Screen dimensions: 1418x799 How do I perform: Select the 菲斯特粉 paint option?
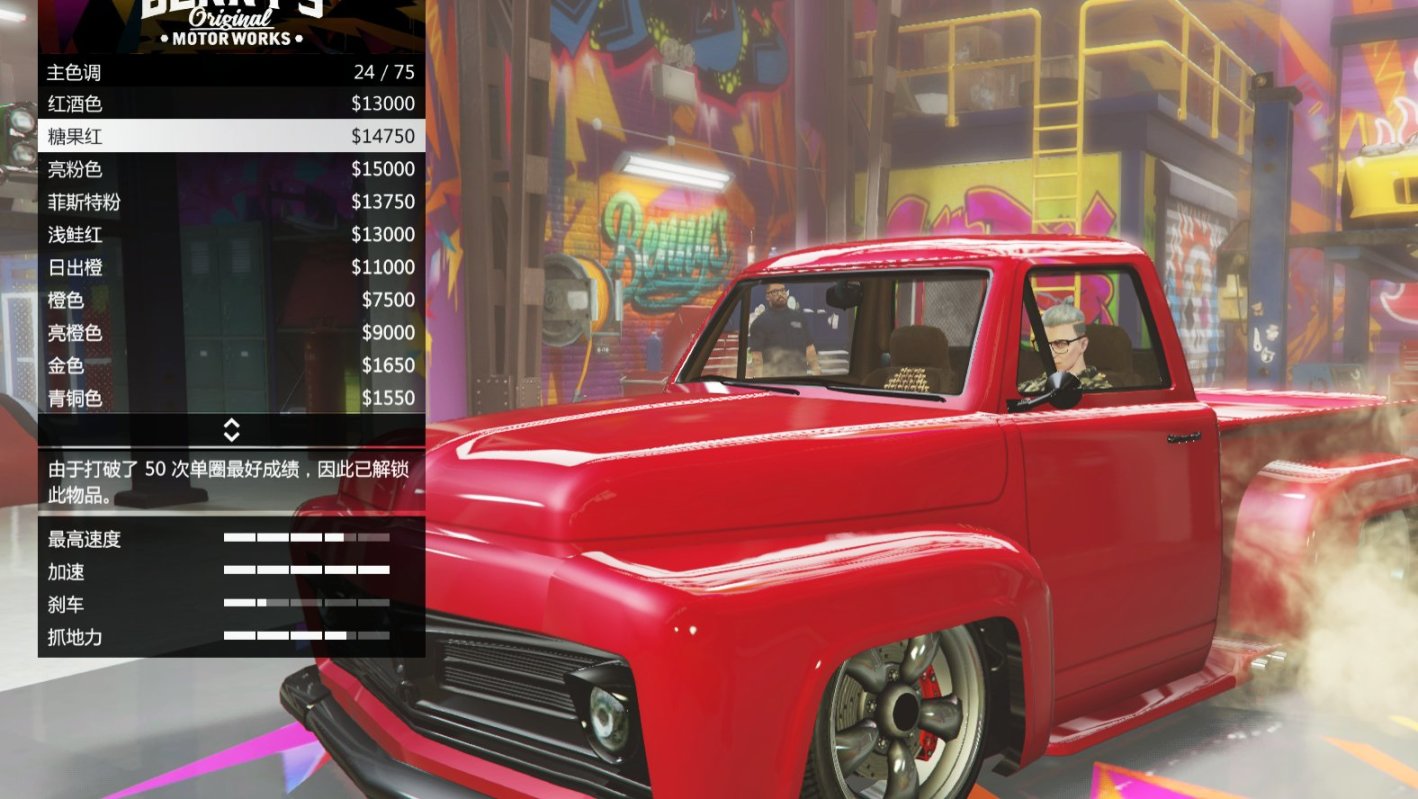228,201
